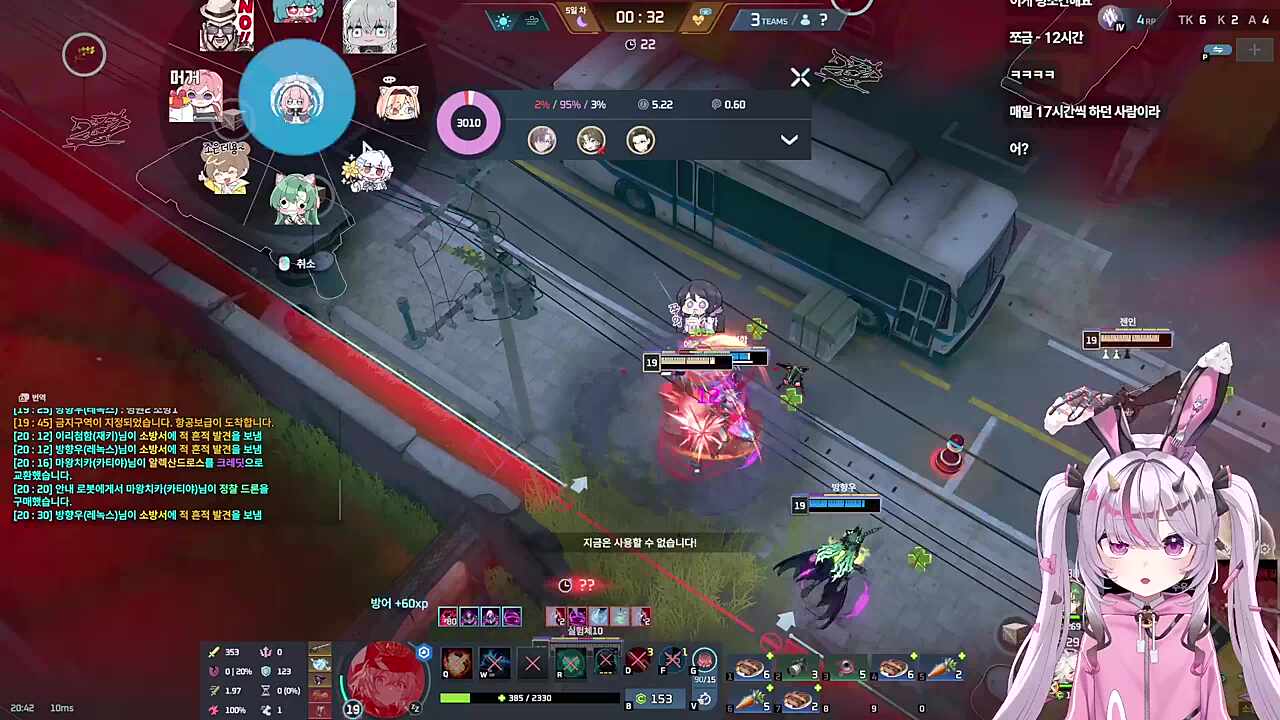The width and height of the screenshot is (1280, 720).
Task: Click the ? help button next to the team counter
Action: pyautogui.click(x=823, y=20)
